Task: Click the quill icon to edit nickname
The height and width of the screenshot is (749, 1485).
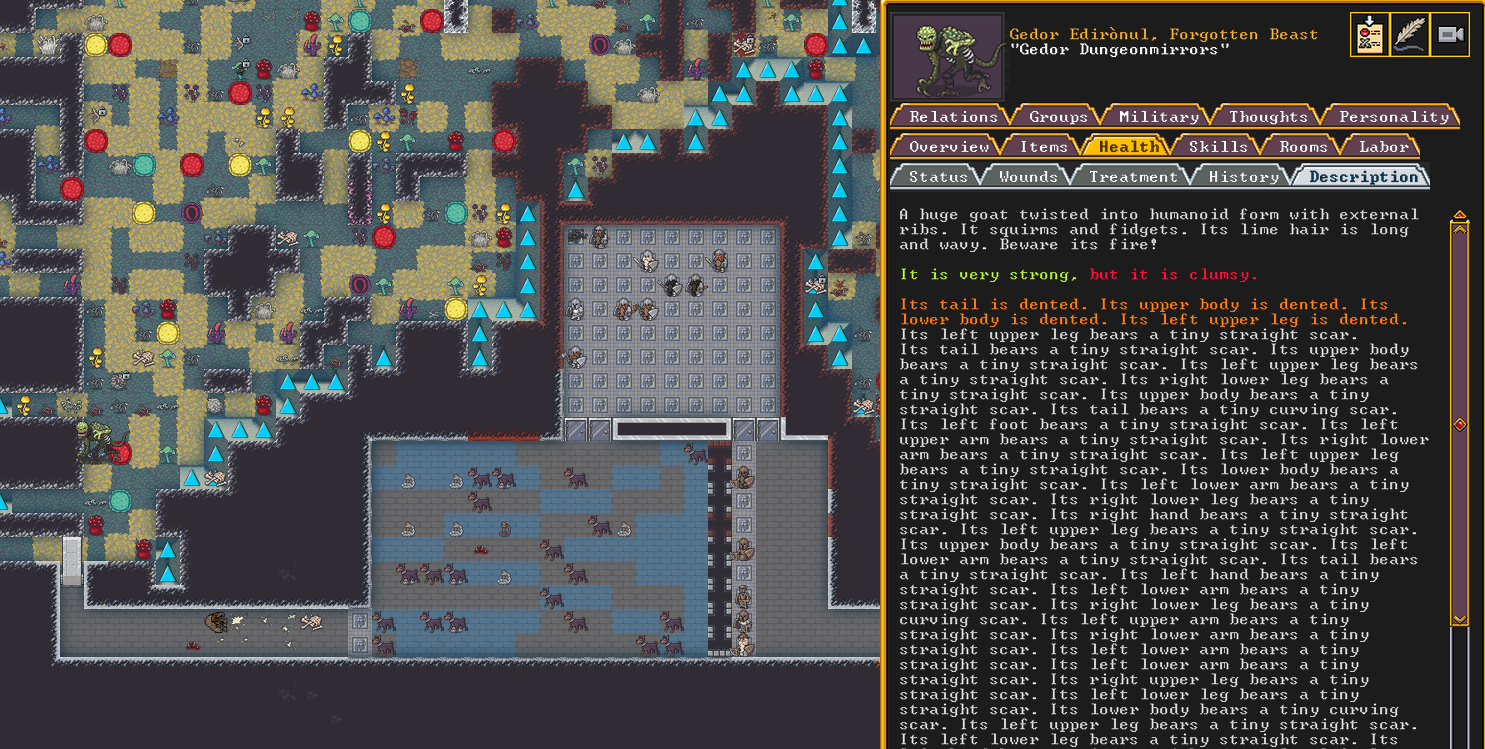Action: [x=1410, y=35]
